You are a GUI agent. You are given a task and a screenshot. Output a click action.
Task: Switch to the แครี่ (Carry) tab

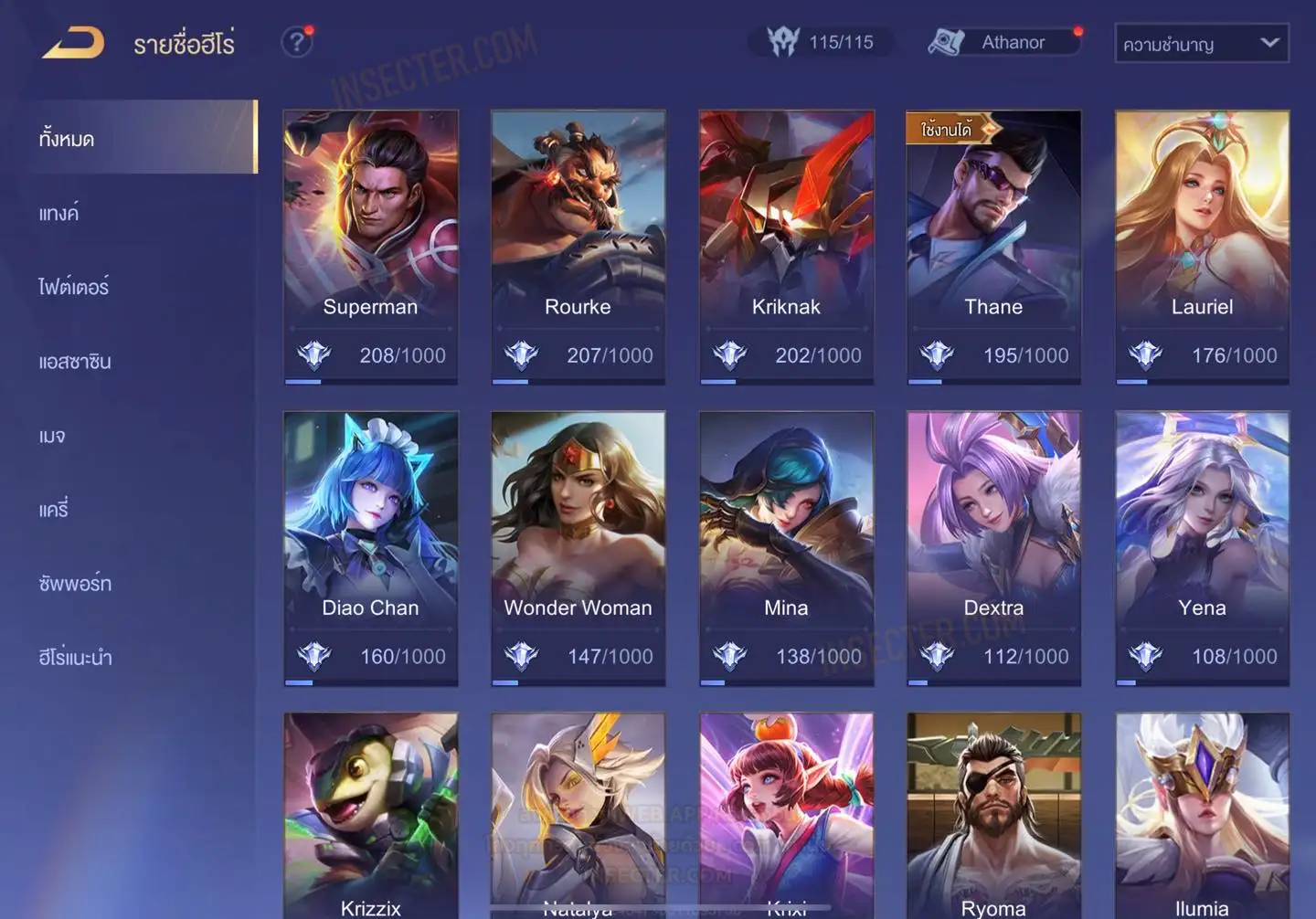click(x=54, y=509)
